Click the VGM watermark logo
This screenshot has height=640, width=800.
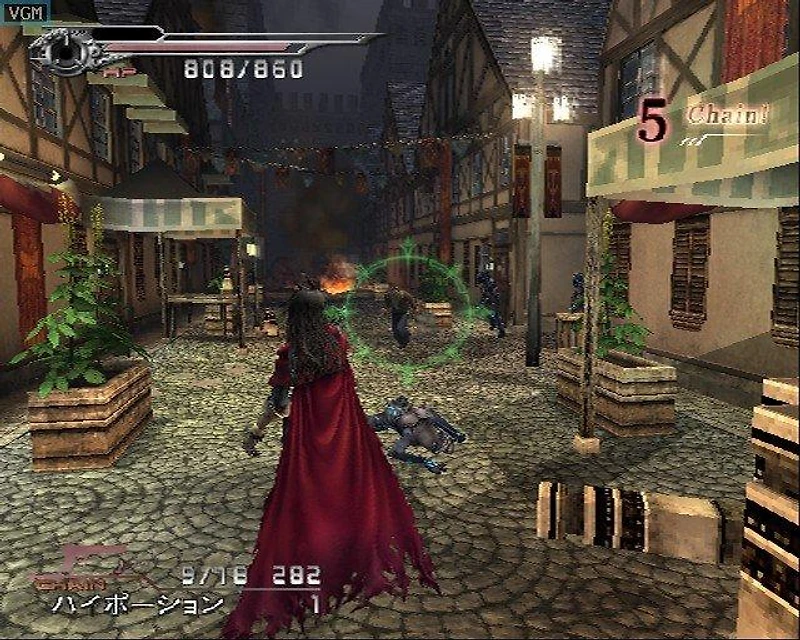point(21,9)
